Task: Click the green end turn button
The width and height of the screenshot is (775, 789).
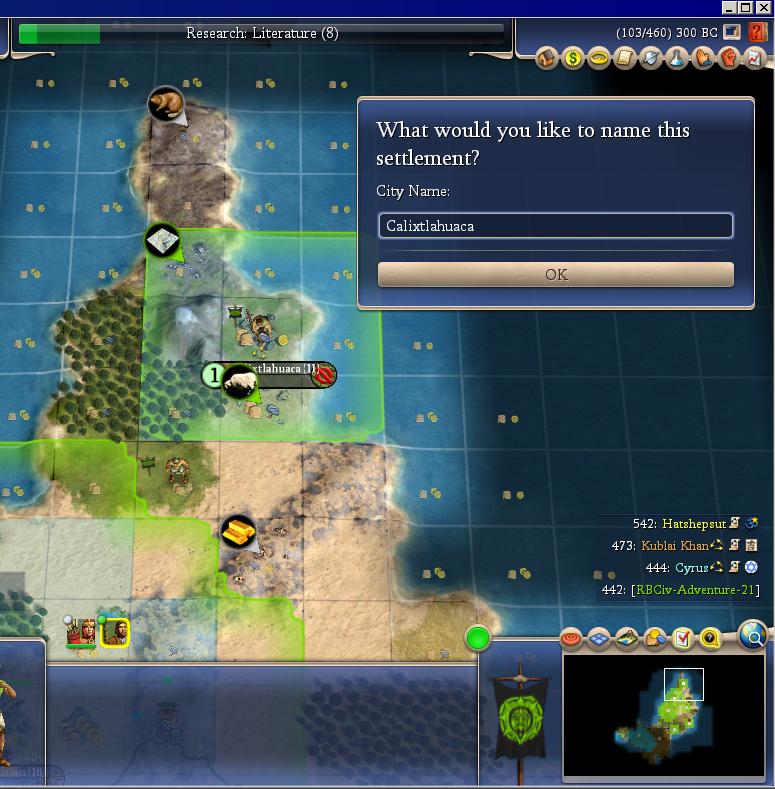Action: (478, 637)
